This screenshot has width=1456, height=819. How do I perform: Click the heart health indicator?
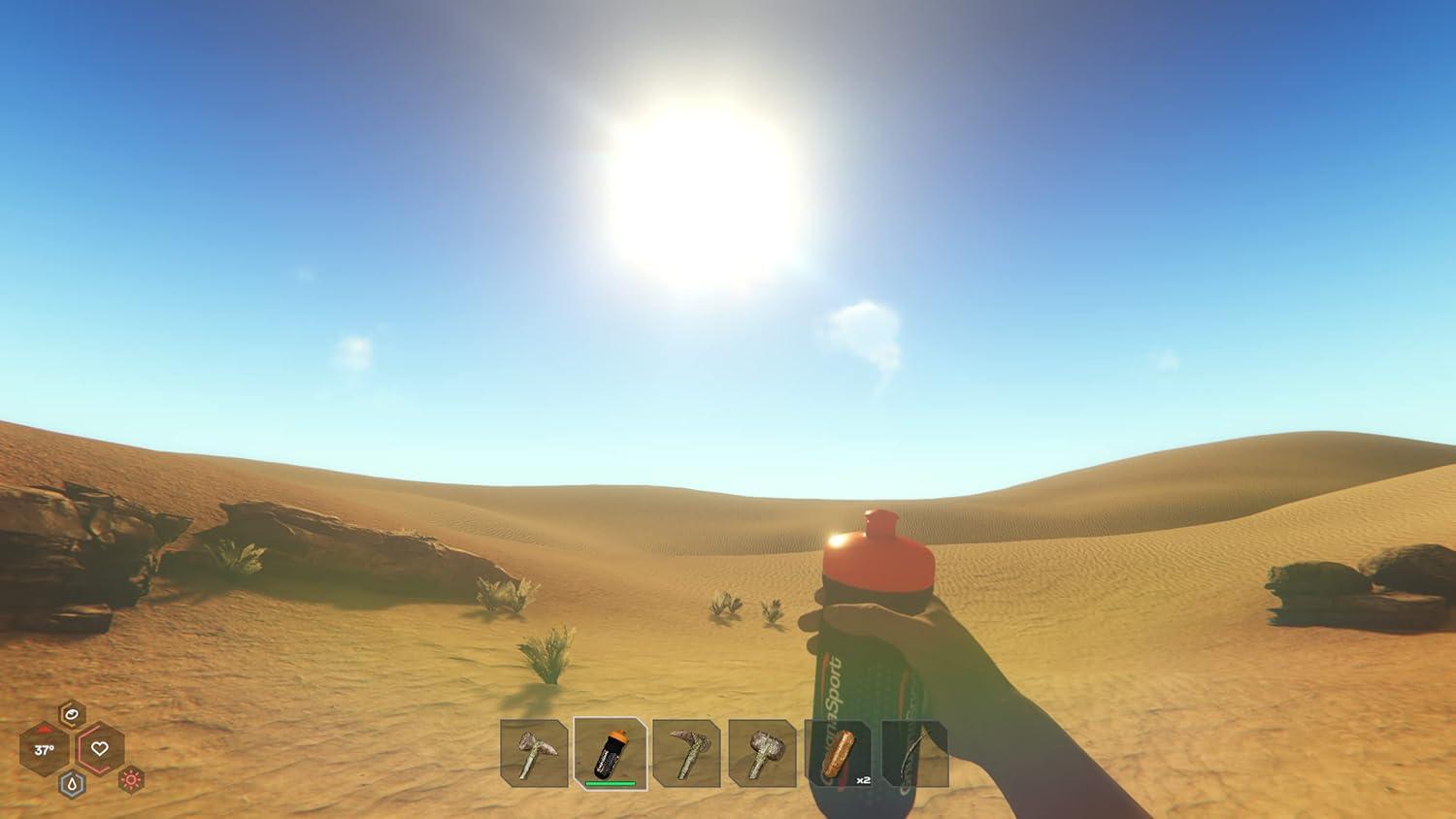[100, 749]
